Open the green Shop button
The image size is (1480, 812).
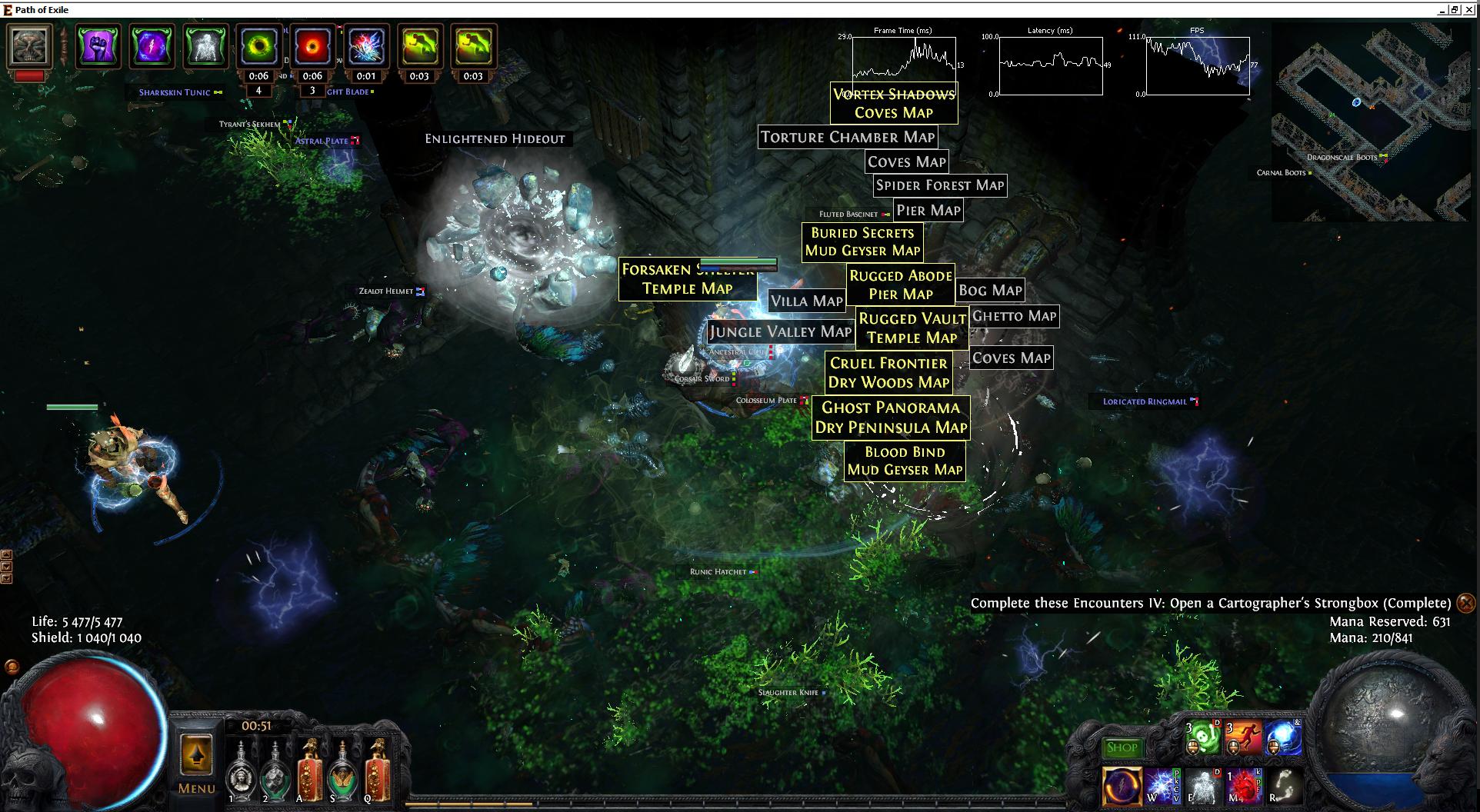click(1122, 747)
